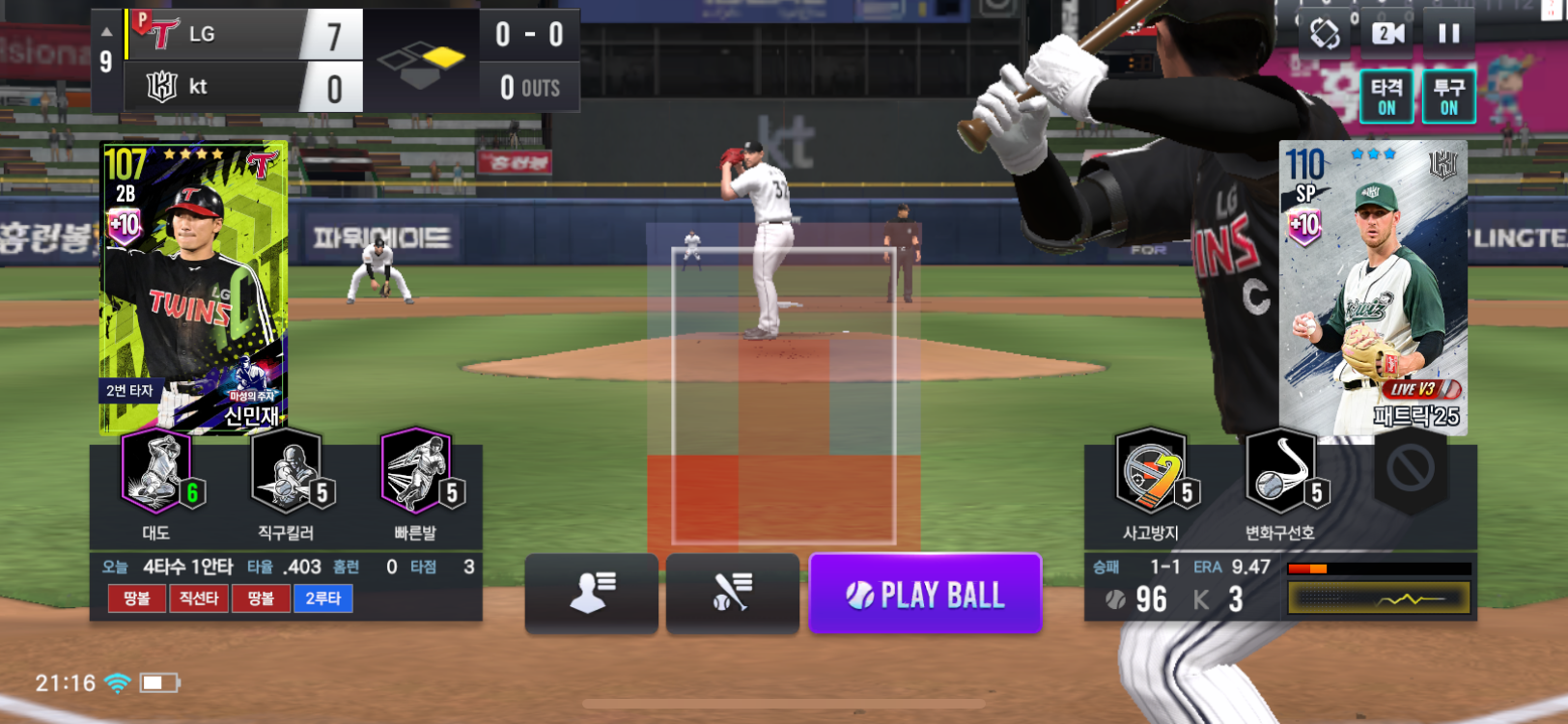The width and height of the screenshot is (1568, 724).
Task: Inspect the 변화구선호 pitcher skill icon
Action: tap(1280, 473)
